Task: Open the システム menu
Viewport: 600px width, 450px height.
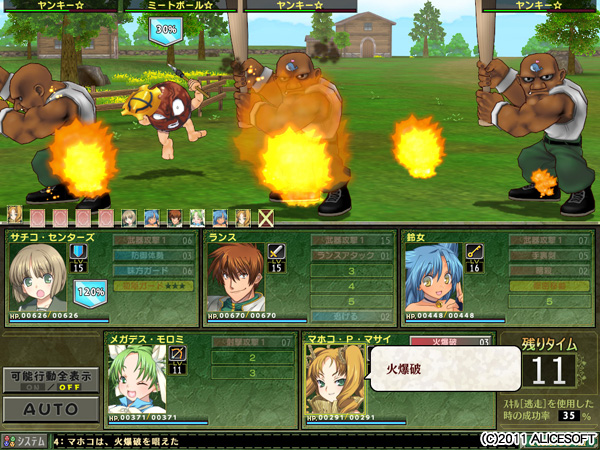Action: click(x=26, y=439)
